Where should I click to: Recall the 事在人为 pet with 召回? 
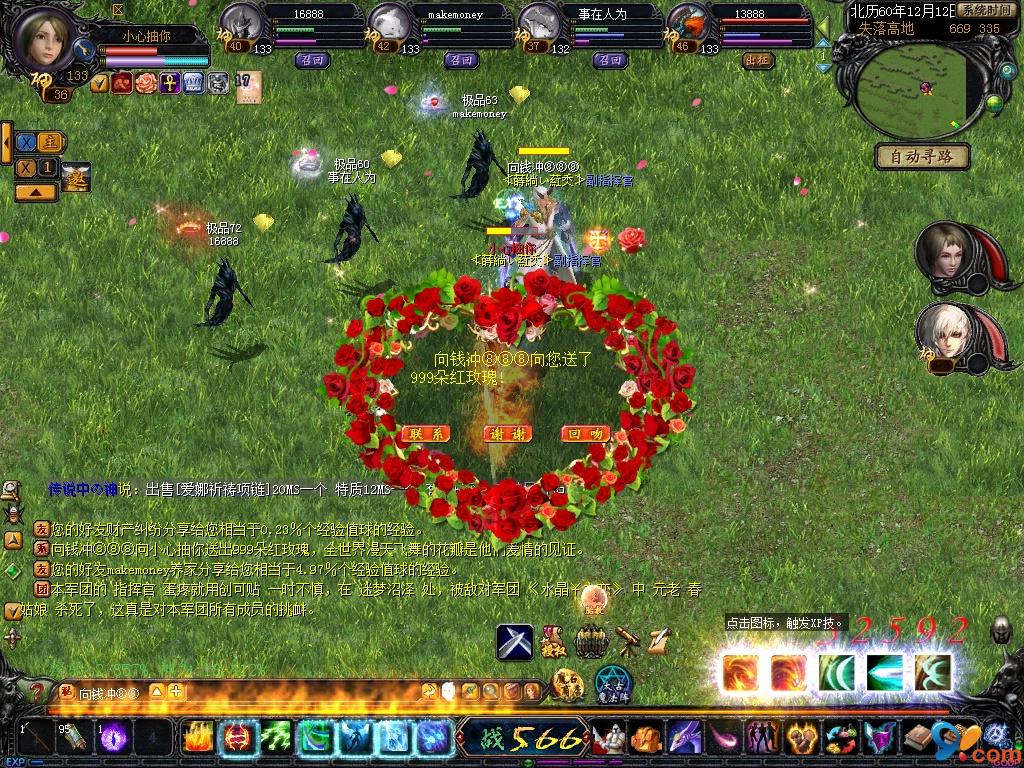(x=610, y=59)
